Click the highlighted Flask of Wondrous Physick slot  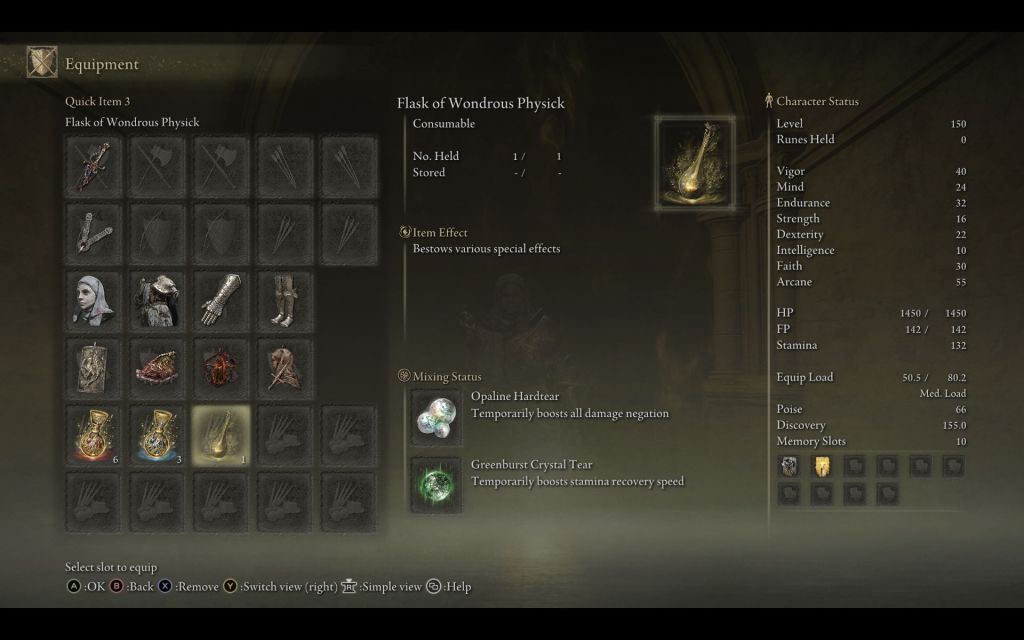coord(222,434)
